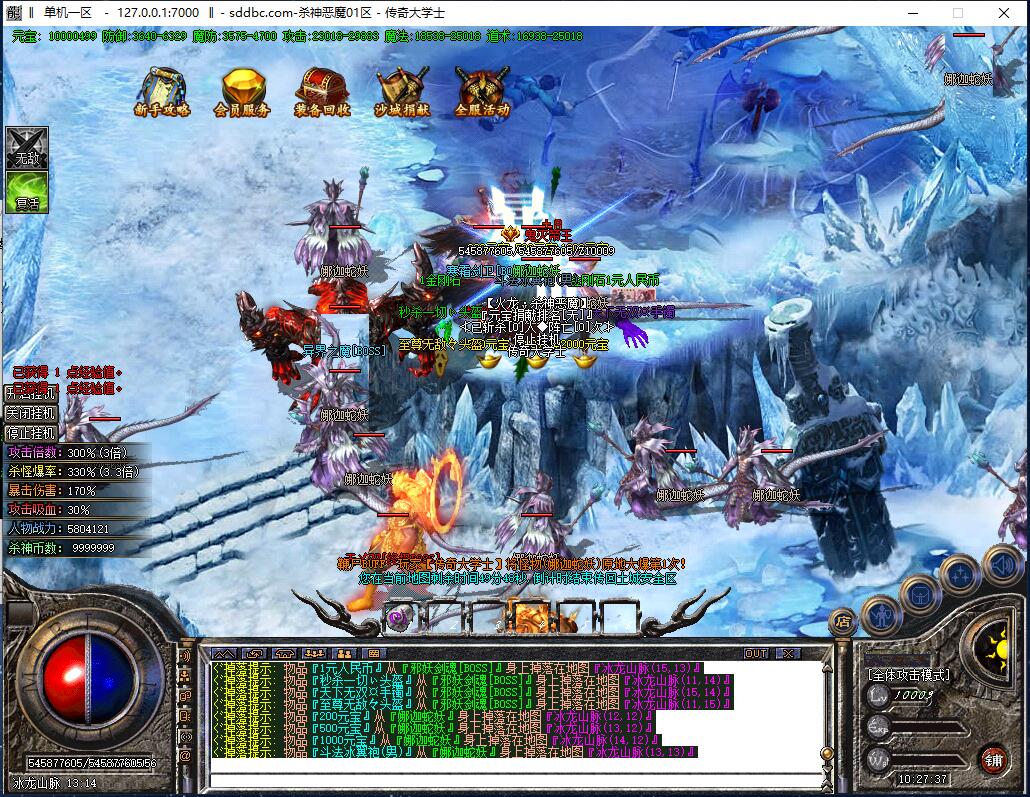This screenshot has height=797, width=1030.
Task: Click the 停止挂机 stop auto-play button
Action: [x=31, y=433]
